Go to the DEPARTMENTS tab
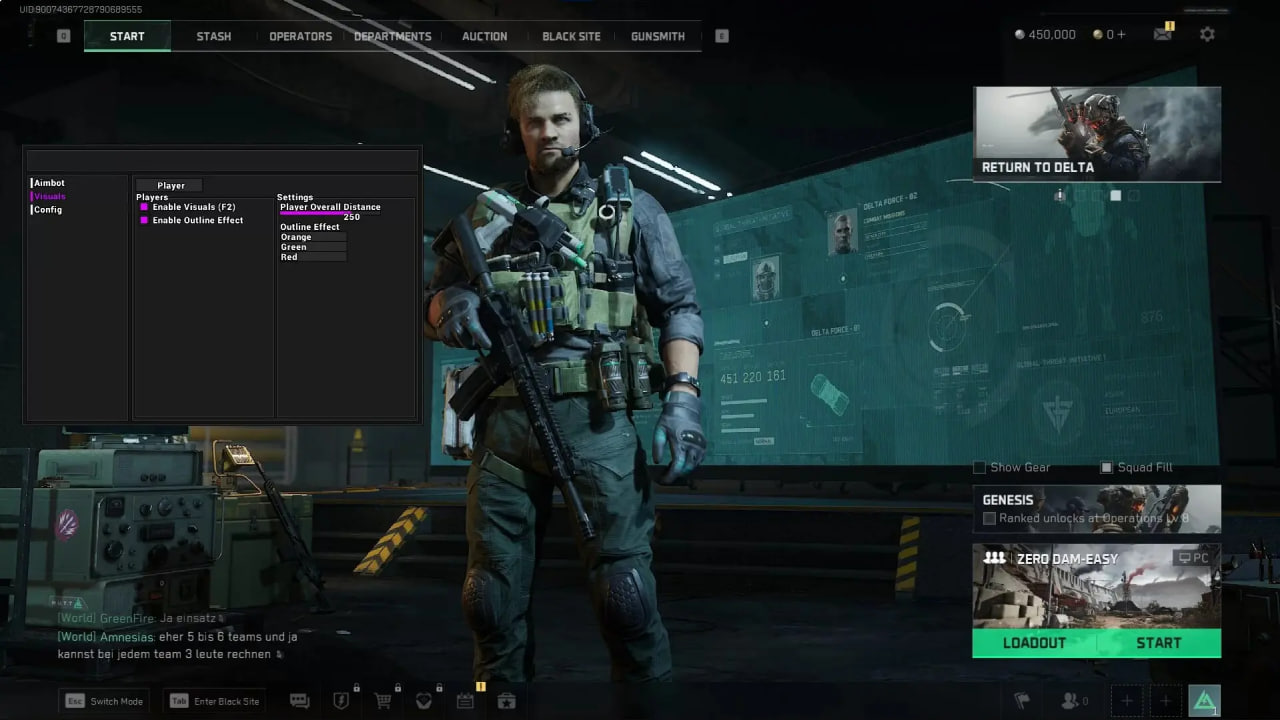 [x=393, y=36]
